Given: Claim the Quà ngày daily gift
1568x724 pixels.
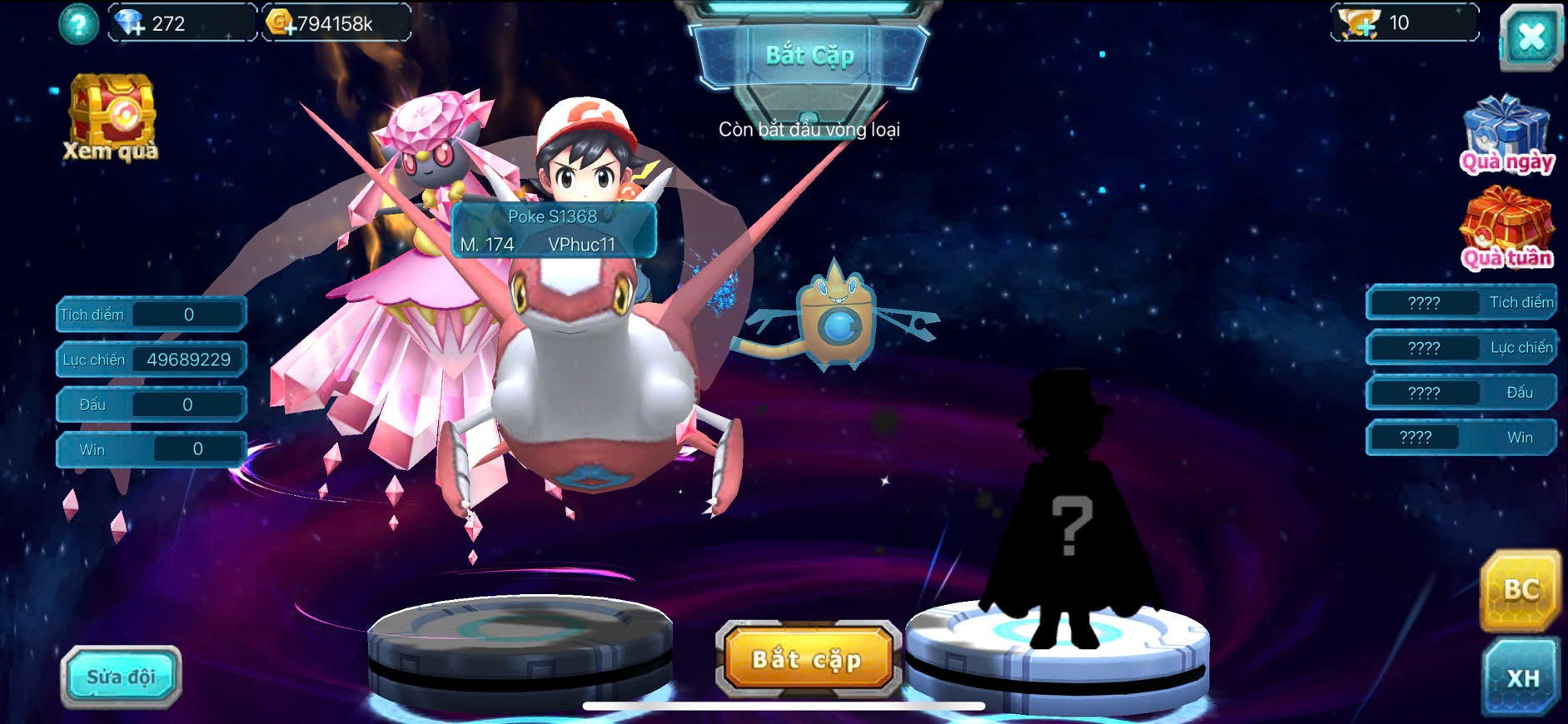Looking at the screenshot, I should pyautogui.click(x=1506, y=135).
